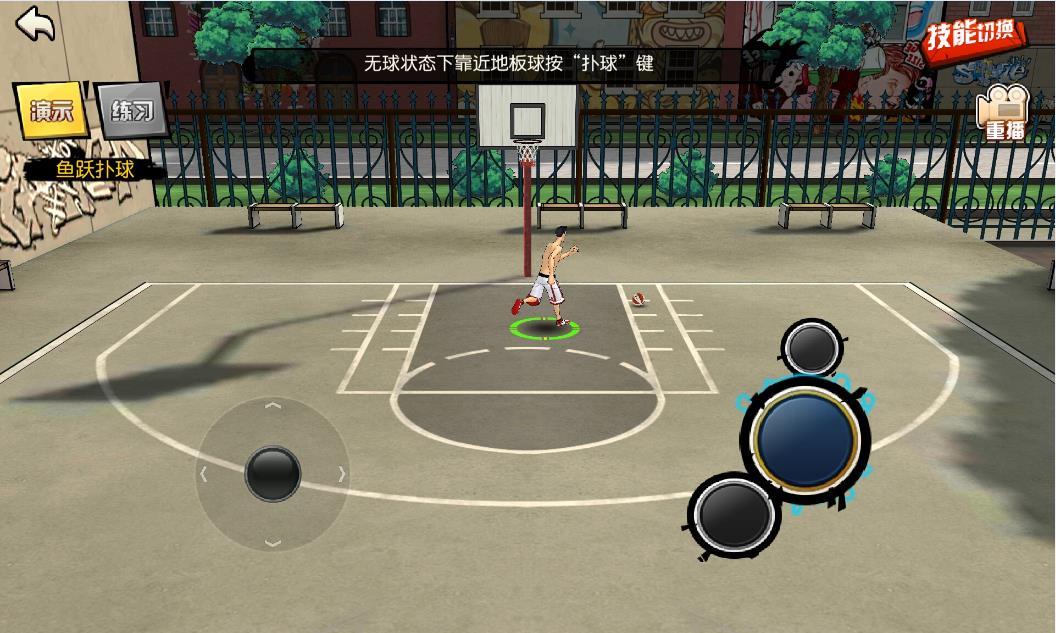Screen dimensions: 1056x633
Task: Go back with the white arrow button
Action: click(36, 24)
